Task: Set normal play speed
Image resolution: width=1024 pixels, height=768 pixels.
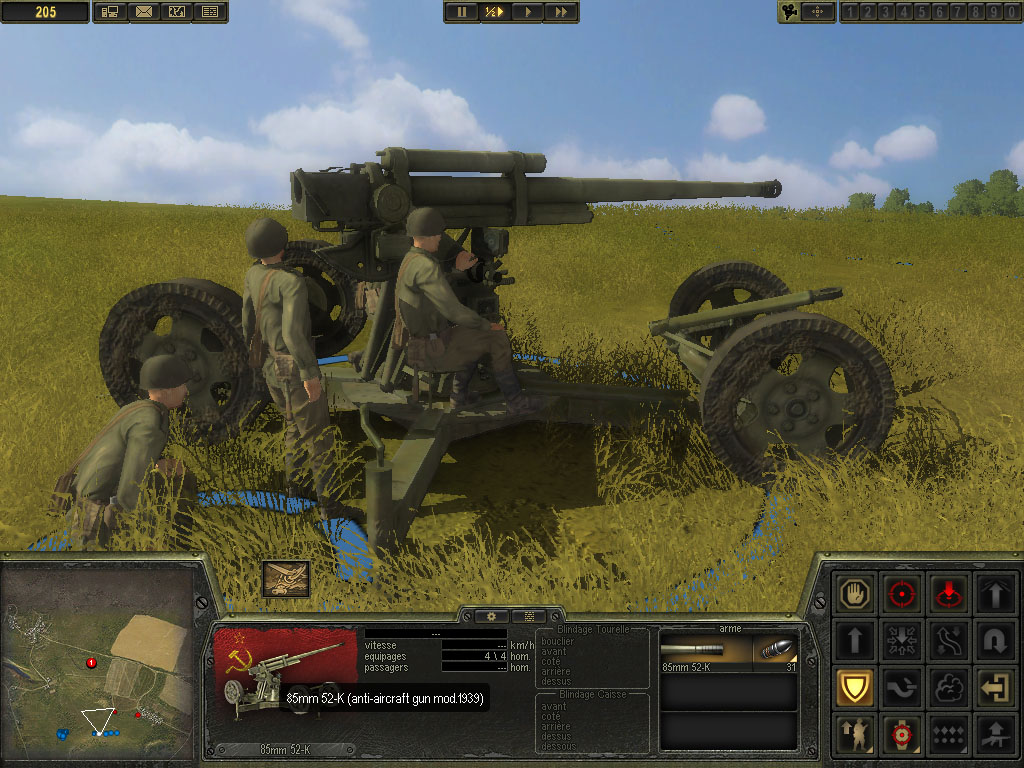Action: coord(527,12)
